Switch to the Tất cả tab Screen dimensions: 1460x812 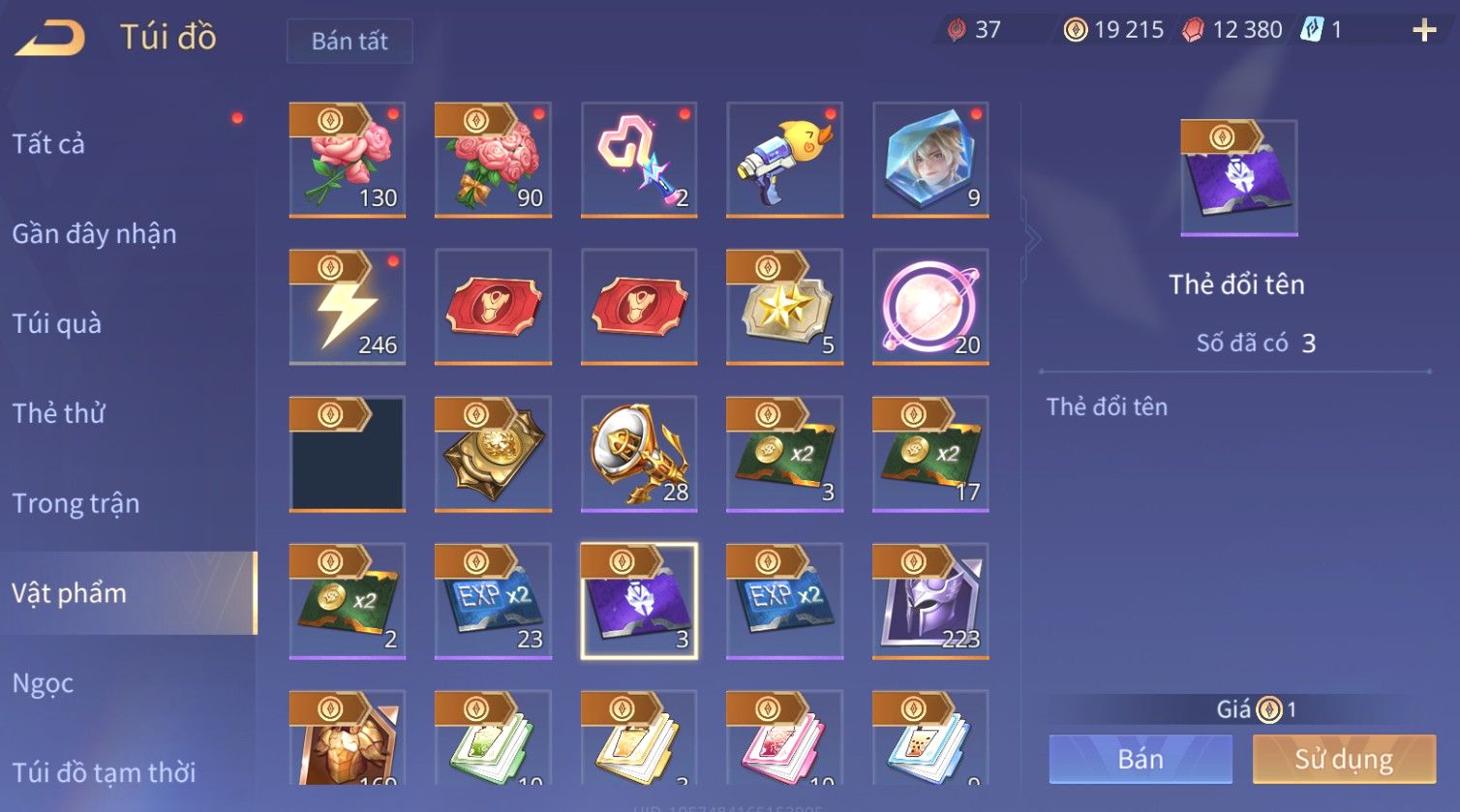click(48, 144)
